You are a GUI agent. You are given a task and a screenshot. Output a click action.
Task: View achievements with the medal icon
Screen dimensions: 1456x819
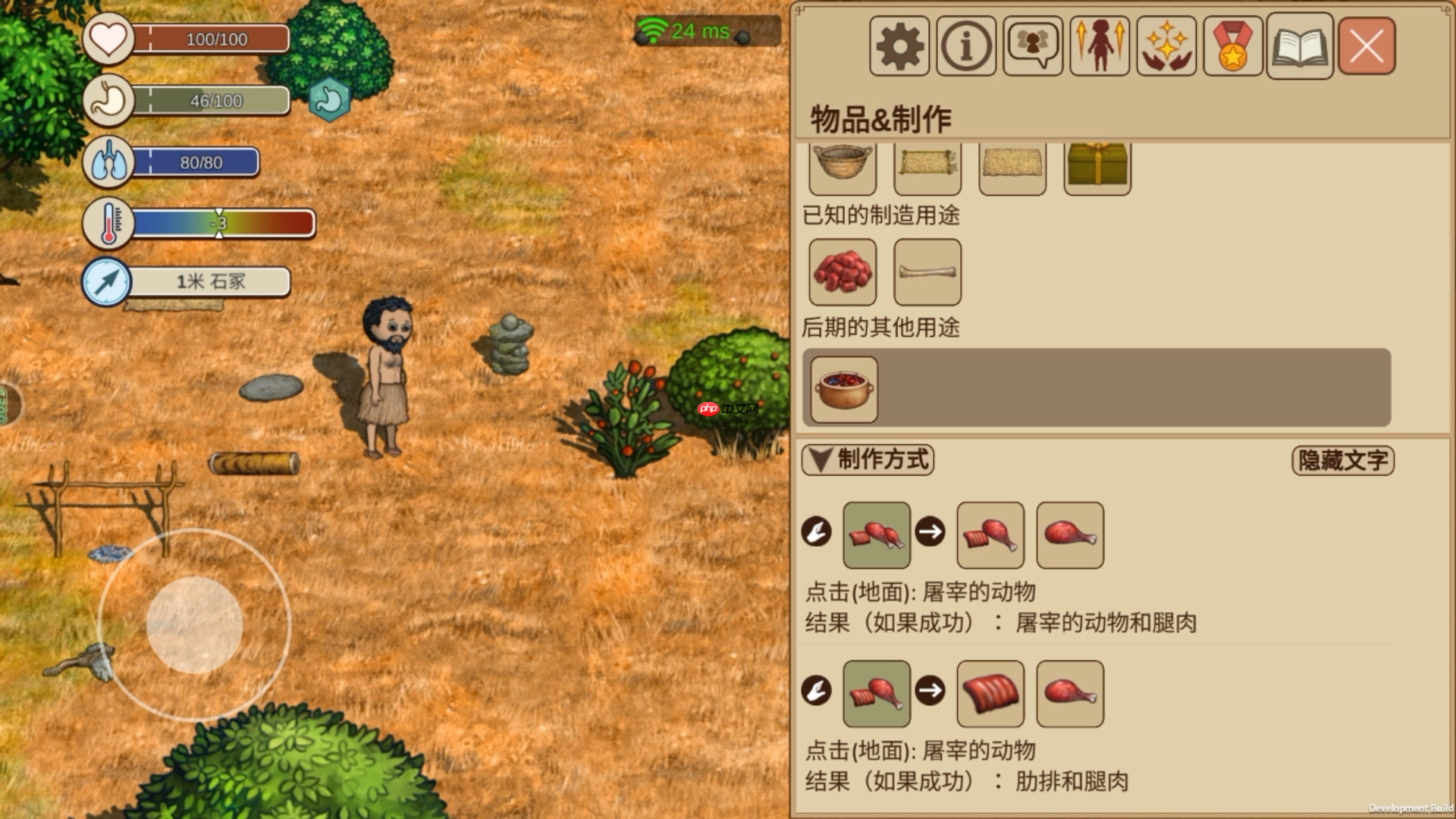coord(1232,46)
